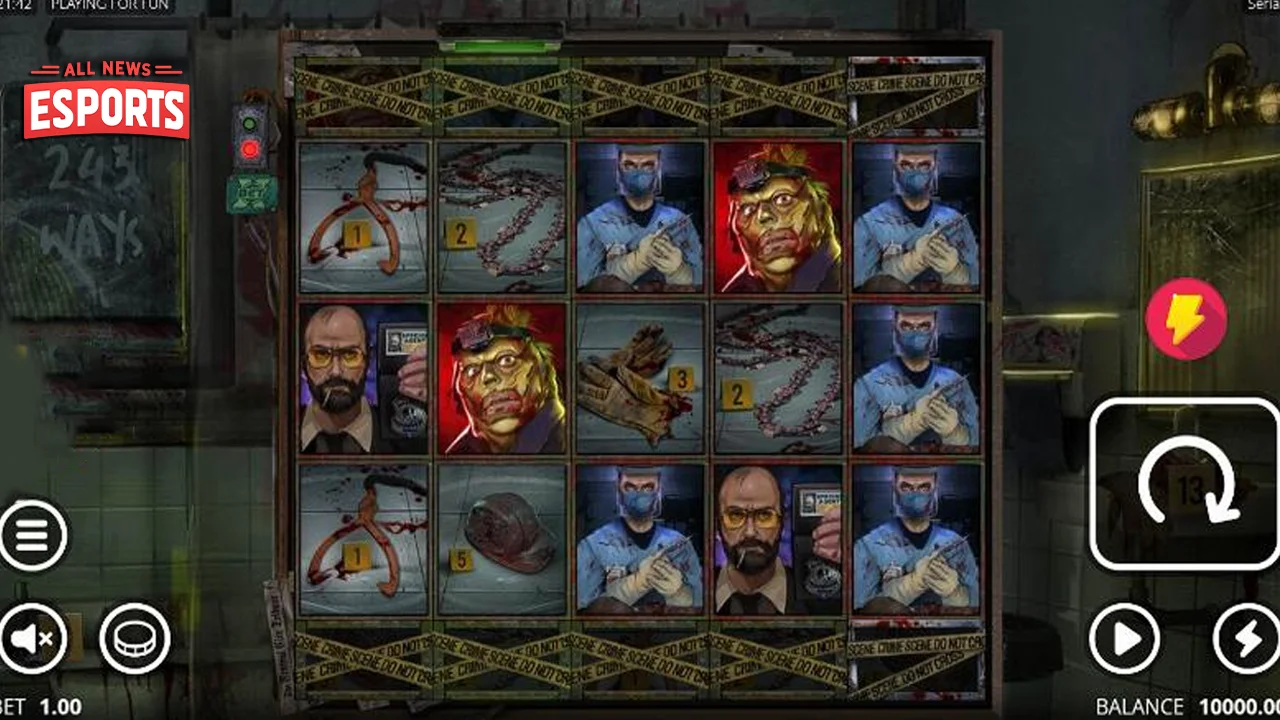Open the coin bet settings
This screenshot has width=1280, height=720.
click(134, 638)
